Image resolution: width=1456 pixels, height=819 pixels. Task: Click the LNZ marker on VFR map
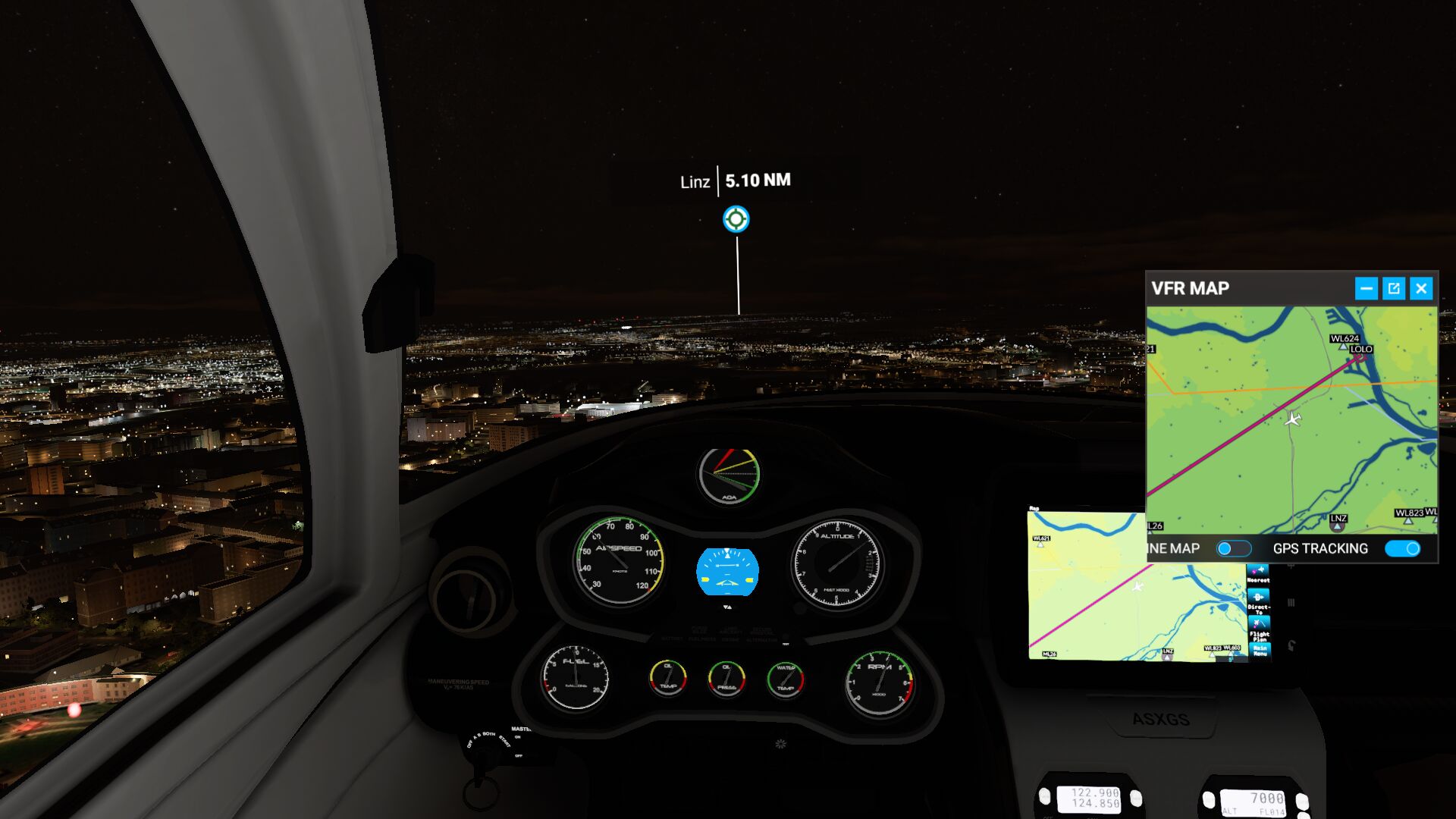(x=1337, y=526)
